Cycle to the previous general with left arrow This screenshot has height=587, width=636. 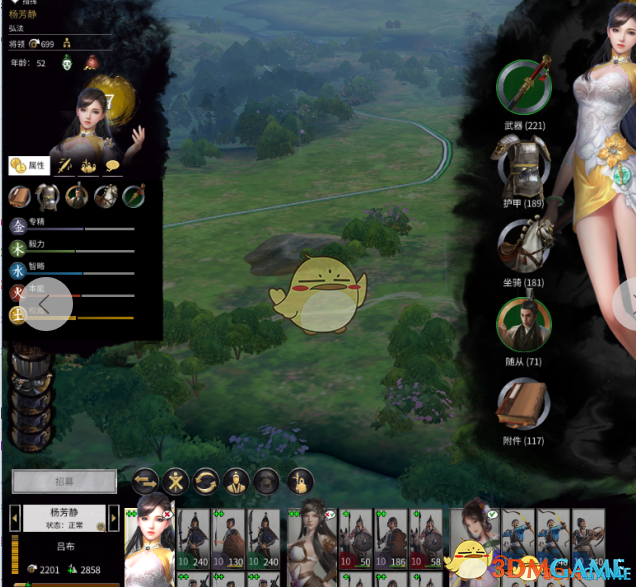click(14, 518)
